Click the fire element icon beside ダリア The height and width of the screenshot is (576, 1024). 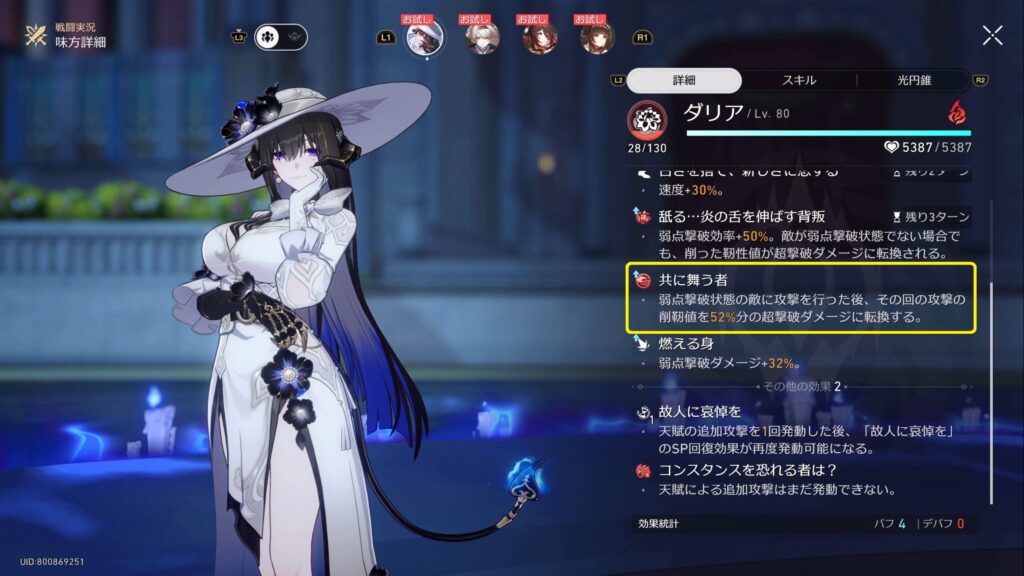[957, 109]
